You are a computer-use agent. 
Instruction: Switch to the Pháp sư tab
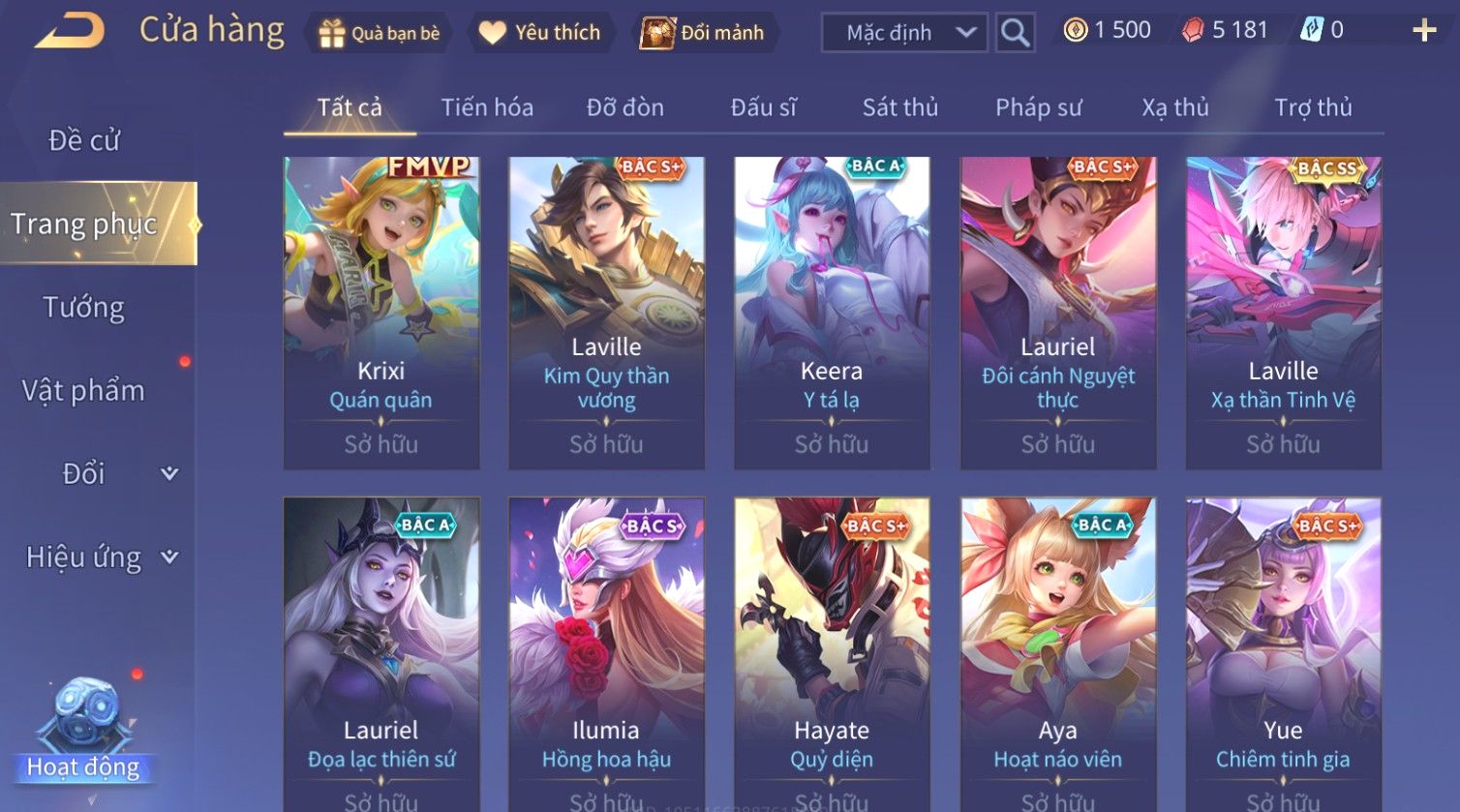click(x=1038, y=107)
